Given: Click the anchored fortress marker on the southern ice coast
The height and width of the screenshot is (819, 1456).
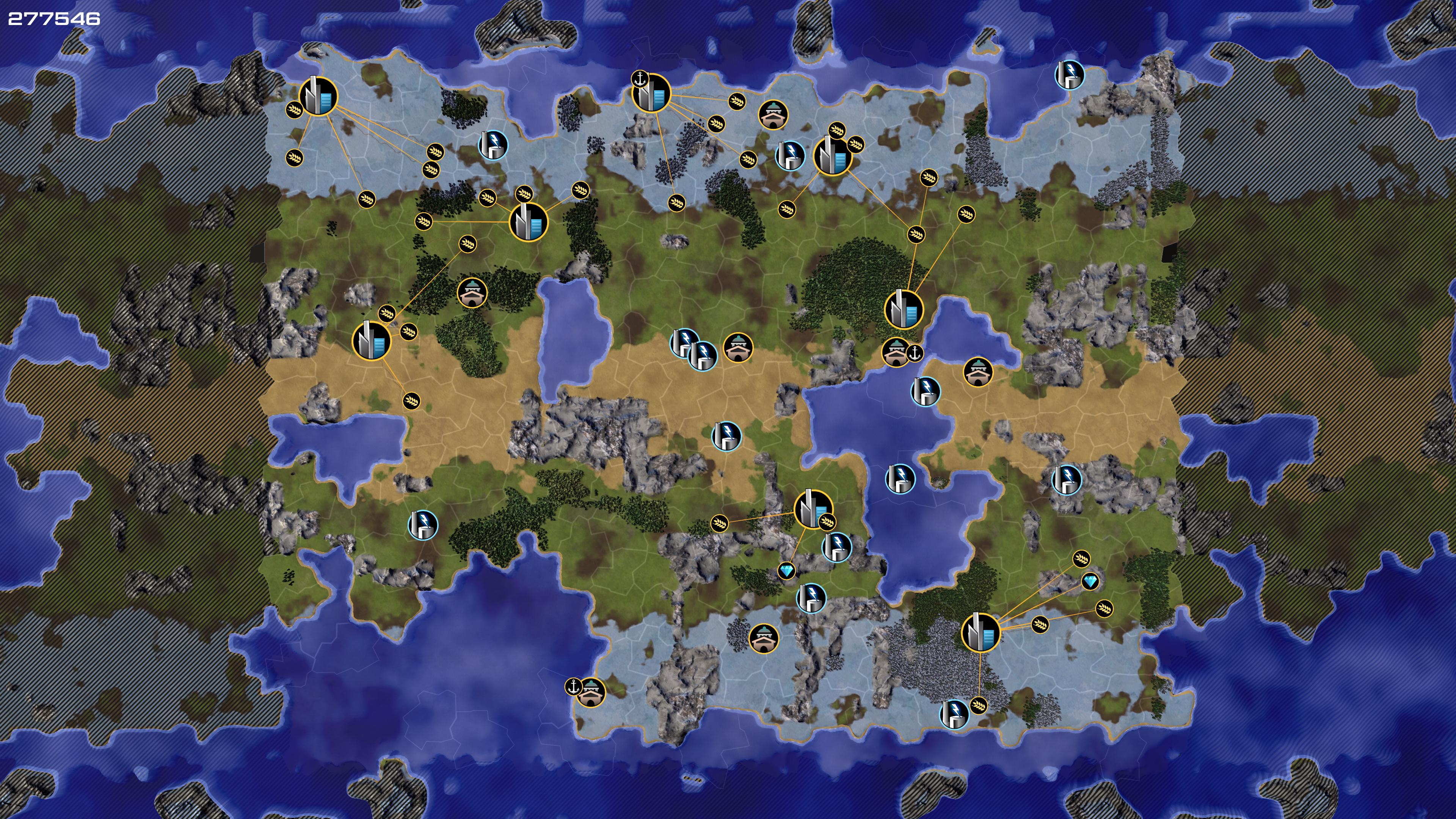Looking at the screenshot, I should (591, 692).
